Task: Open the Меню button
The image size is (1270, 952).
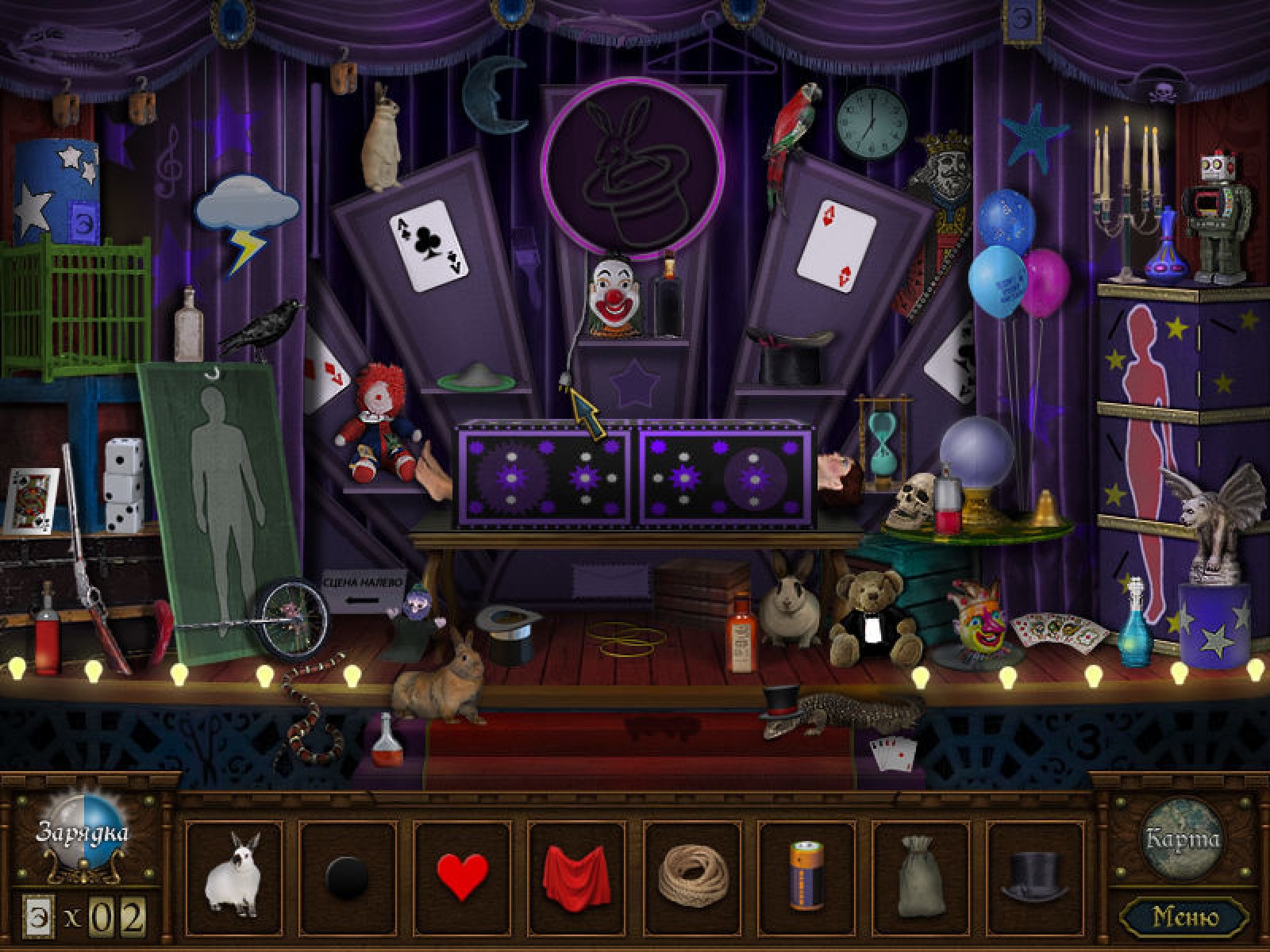Action: click(x=1185, y=917)
